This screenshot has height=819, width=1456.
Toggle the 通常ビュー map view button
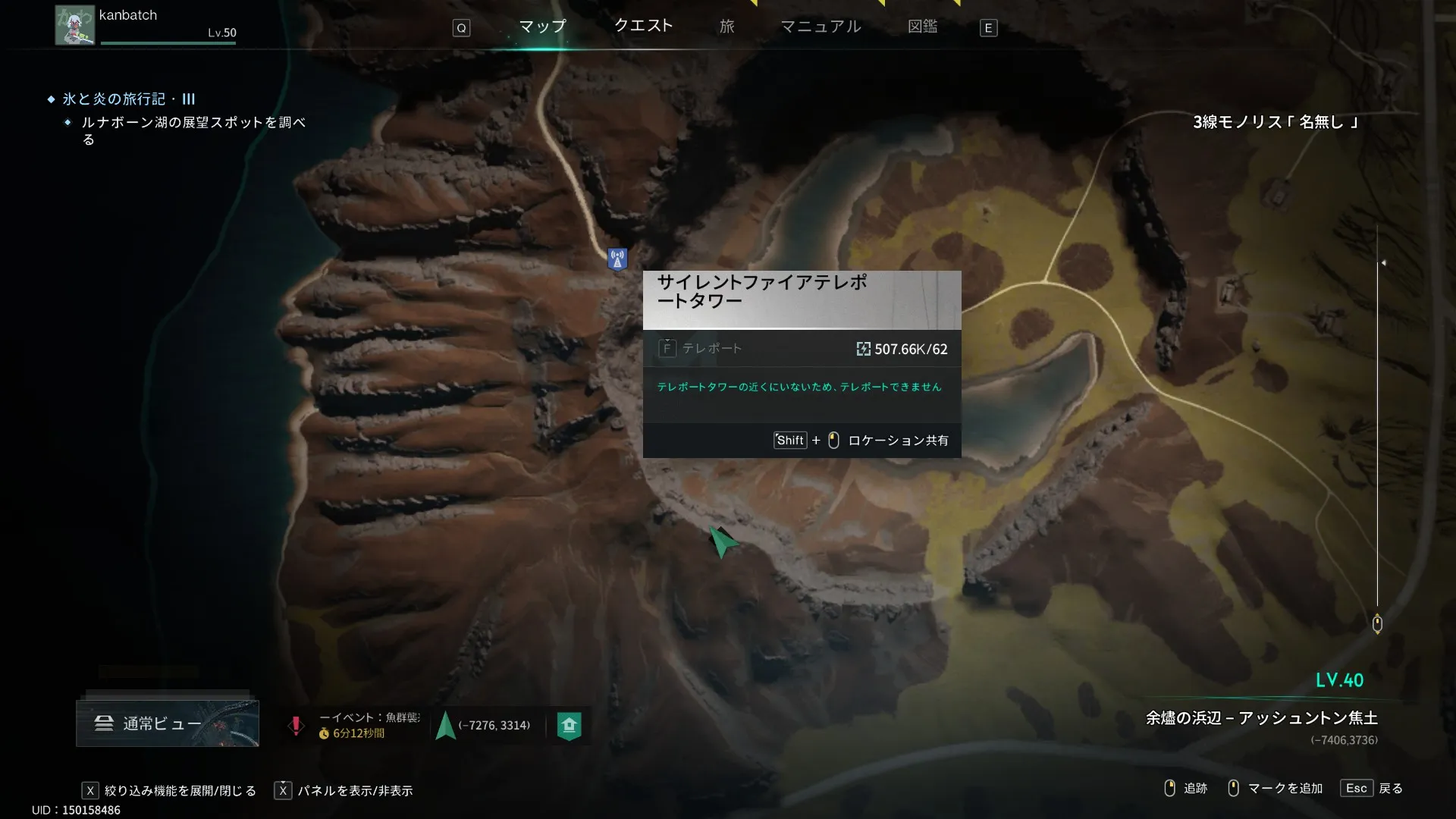[x=168, y=723]
